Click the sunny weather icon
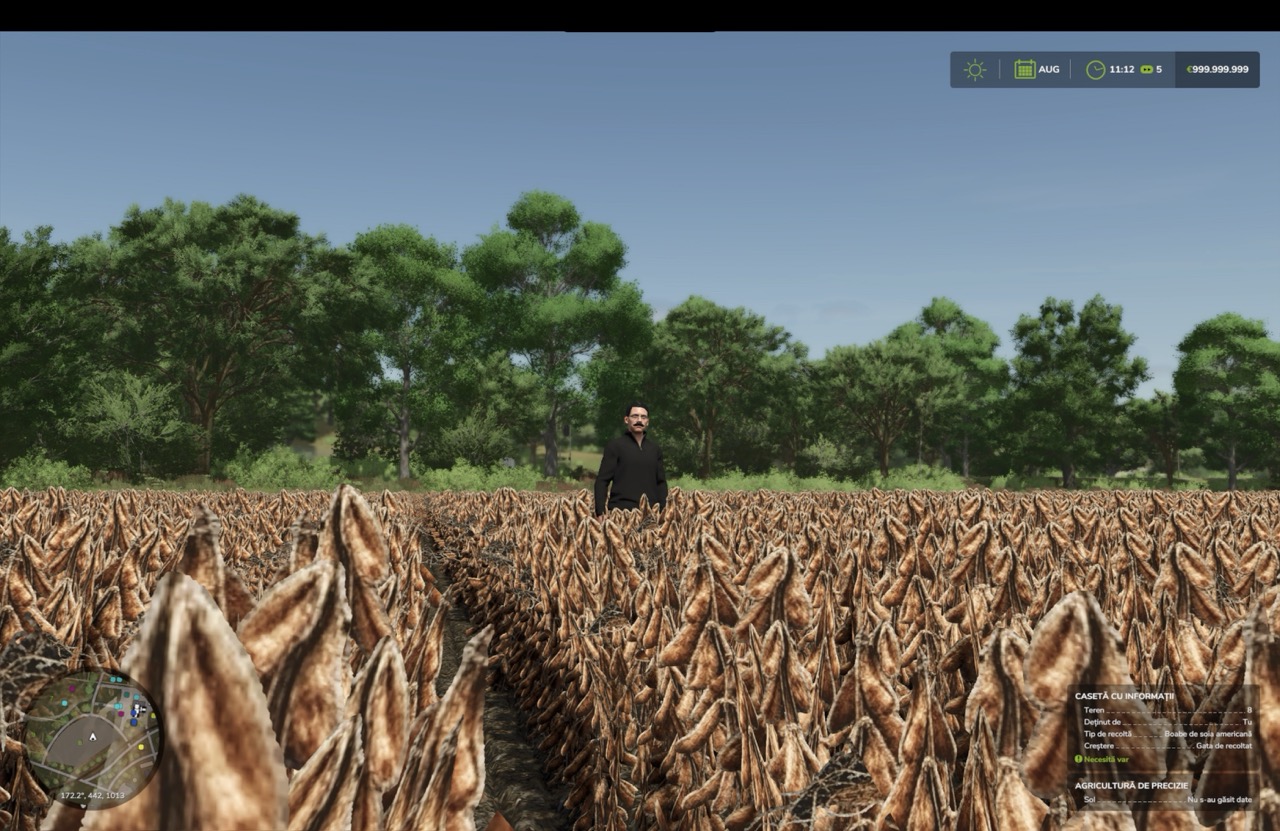 pos(975,70)
